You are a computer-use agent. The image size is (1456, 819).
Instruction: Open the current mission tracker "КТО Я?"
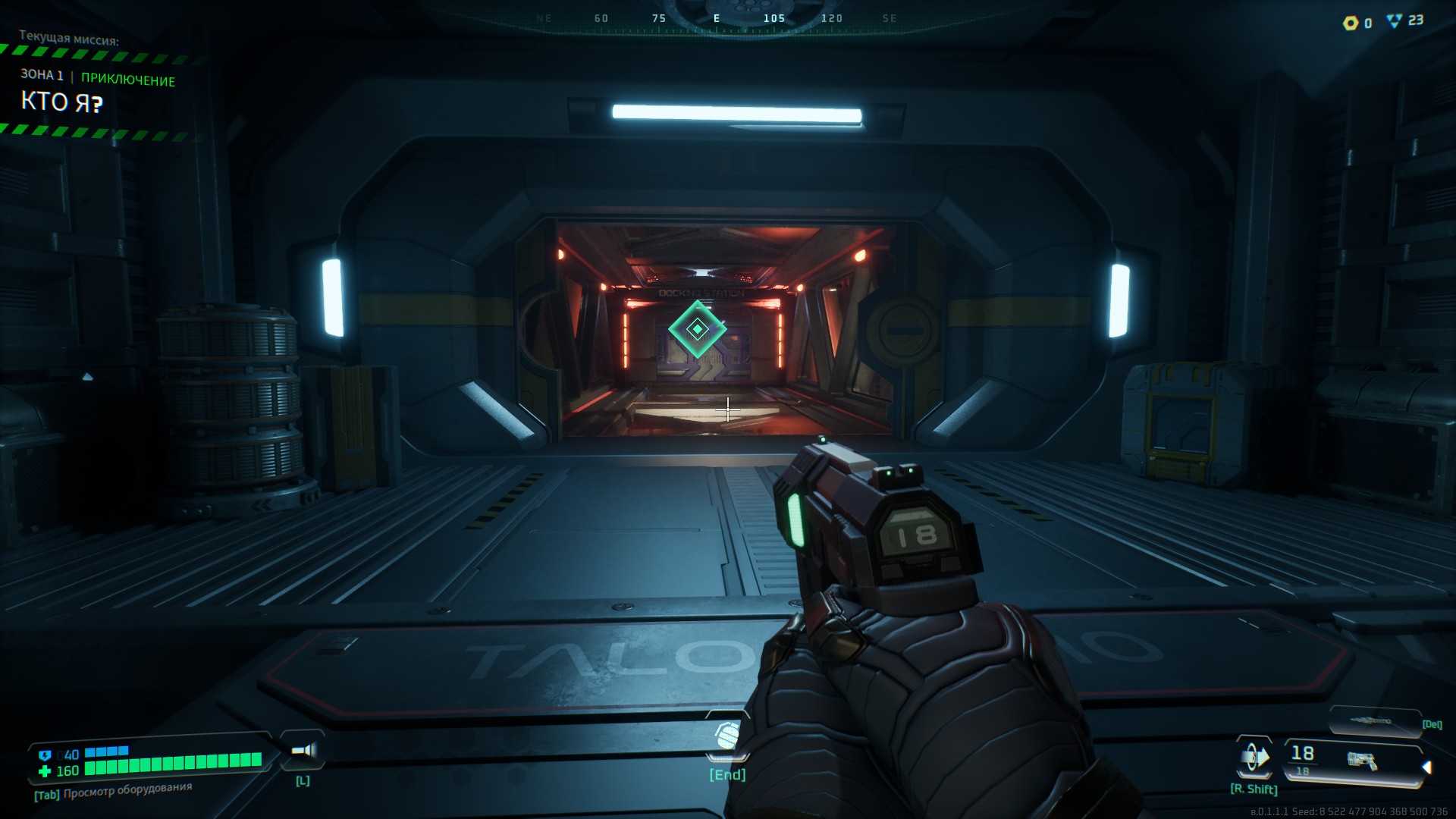click(62, 102)
